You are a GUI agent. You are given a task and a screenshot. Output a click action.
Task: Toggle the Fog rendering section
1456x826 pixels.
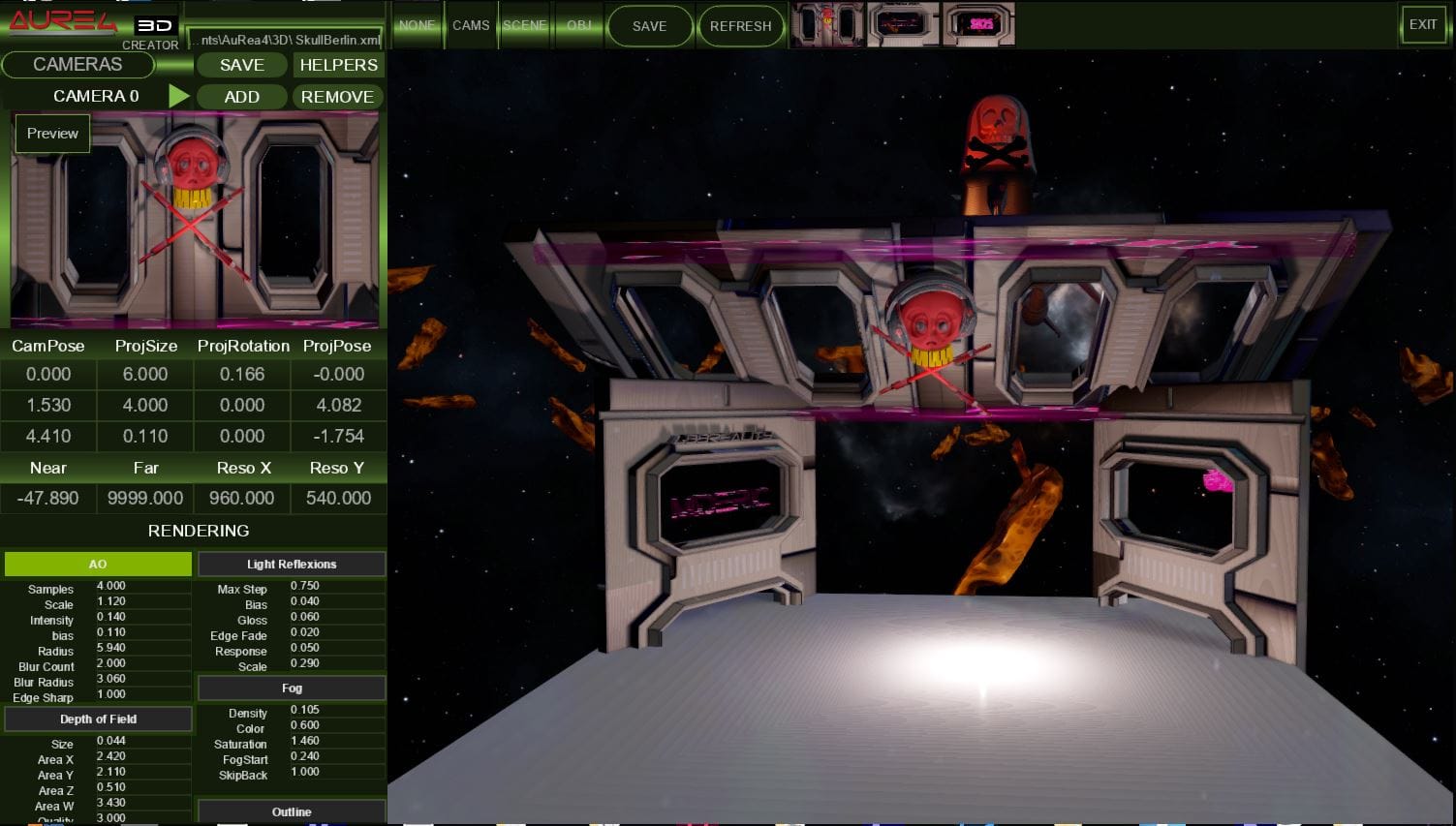(292, 688)
